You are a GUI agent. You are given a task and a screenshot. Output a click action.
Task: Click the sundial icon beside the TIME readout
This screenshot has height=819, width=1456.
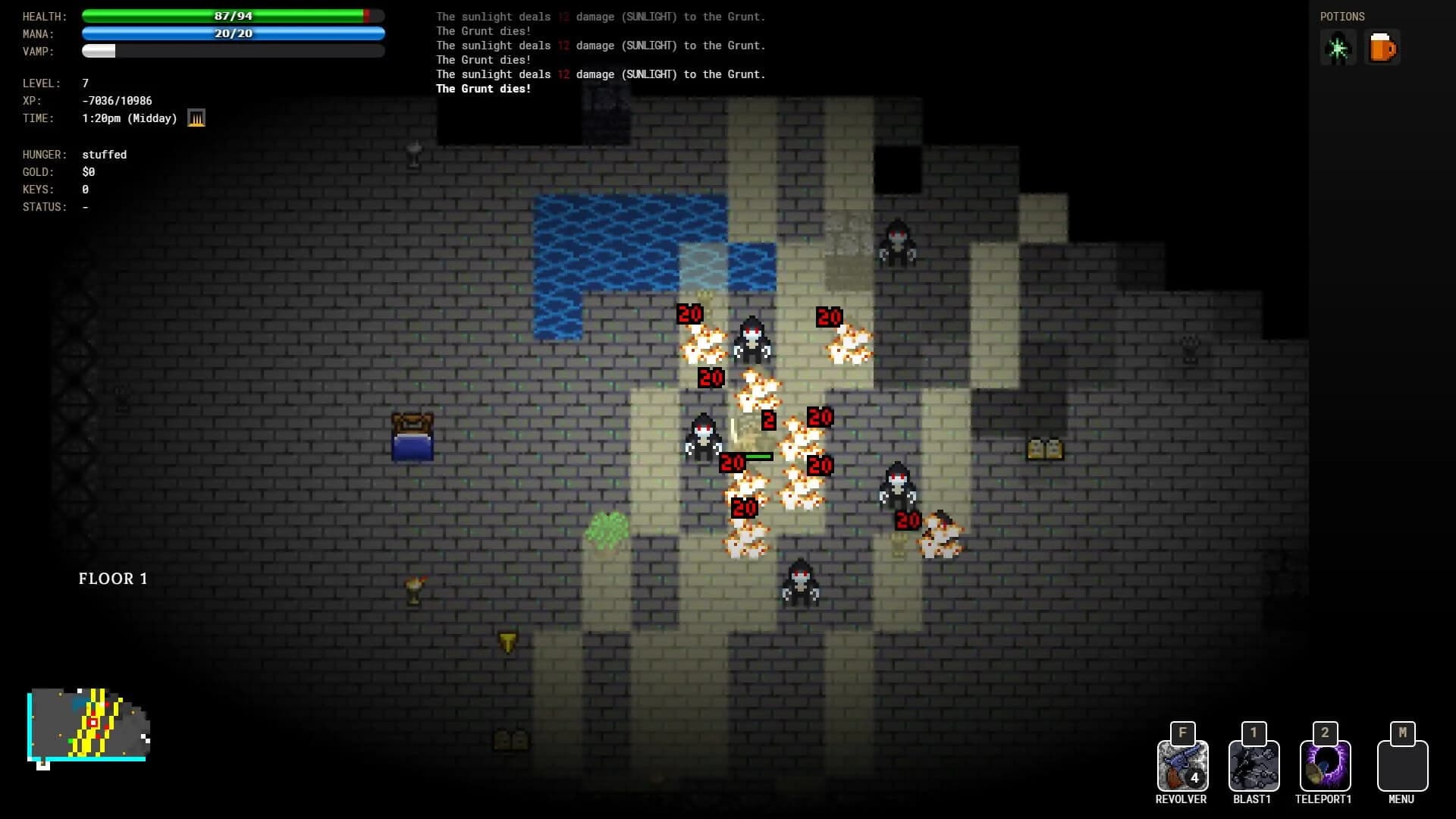point(196,118)
